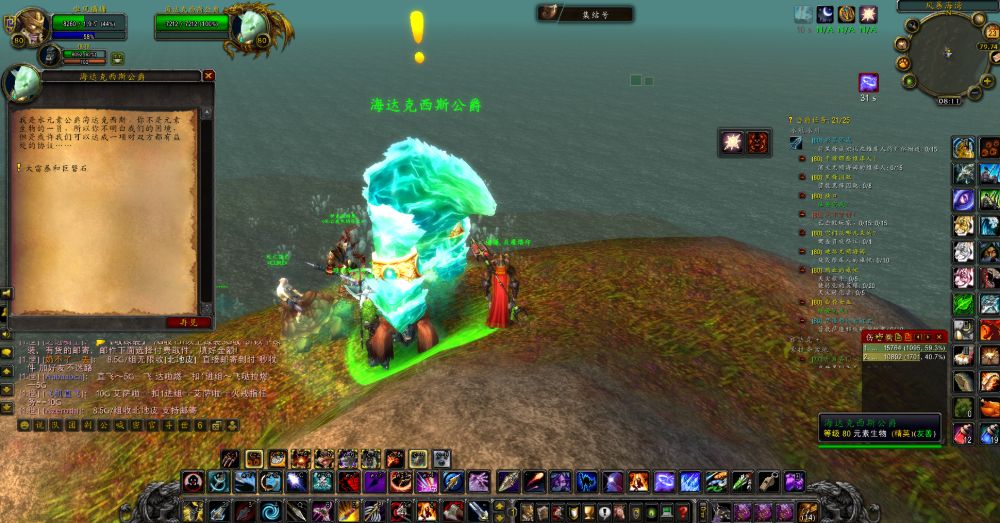This screenshot has width=1000, height=523.
Task: Click the pet portrait frame
Action: pyautogui.click(x=47, y=55)
